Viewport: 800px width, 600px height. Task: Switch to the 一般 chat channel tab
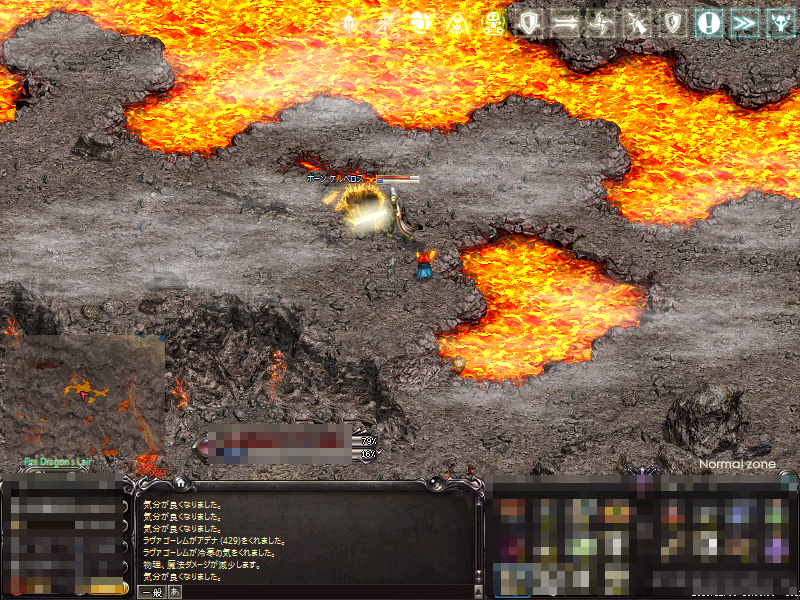click(x=151, y=592)
